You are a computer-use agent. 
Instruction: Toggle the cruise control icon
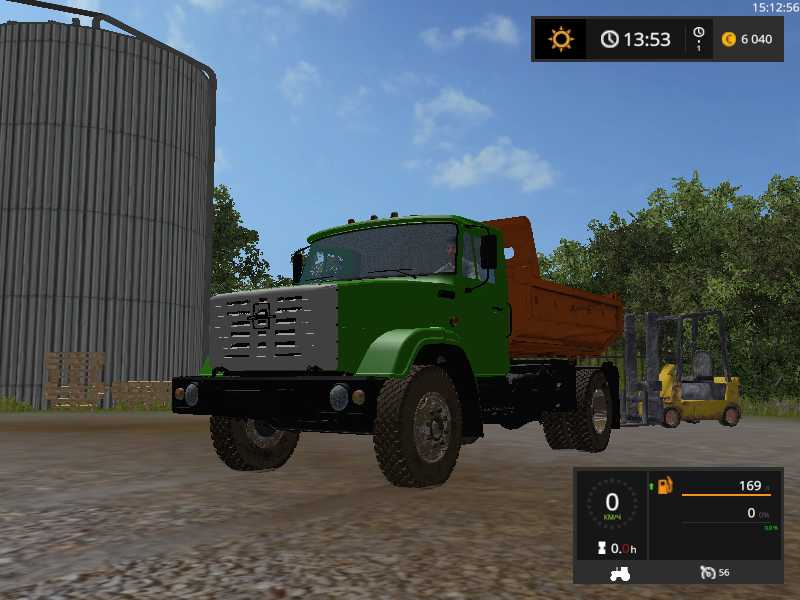[708, 573]
